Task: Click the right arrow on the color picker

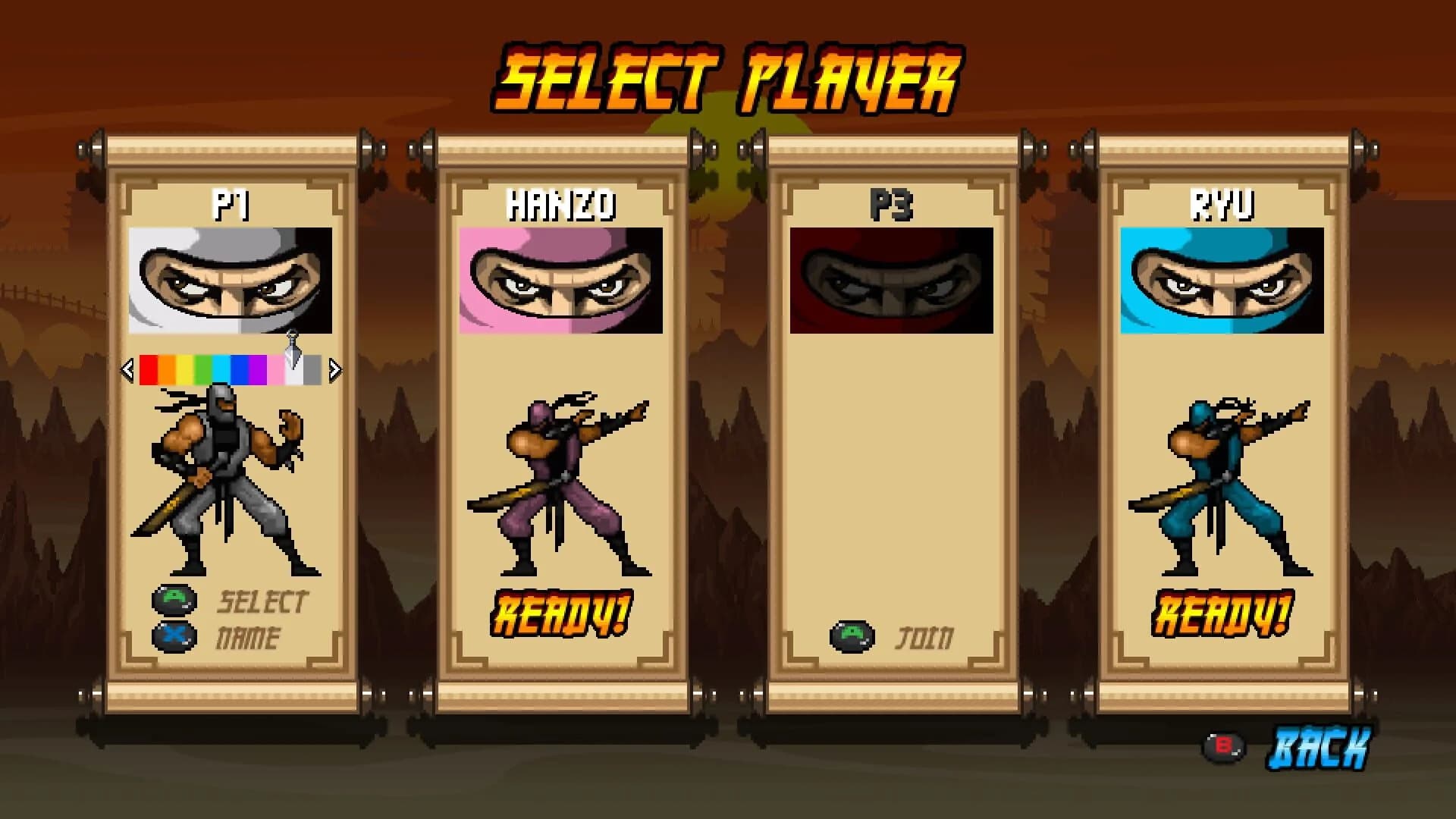Action: click(334, 369)
